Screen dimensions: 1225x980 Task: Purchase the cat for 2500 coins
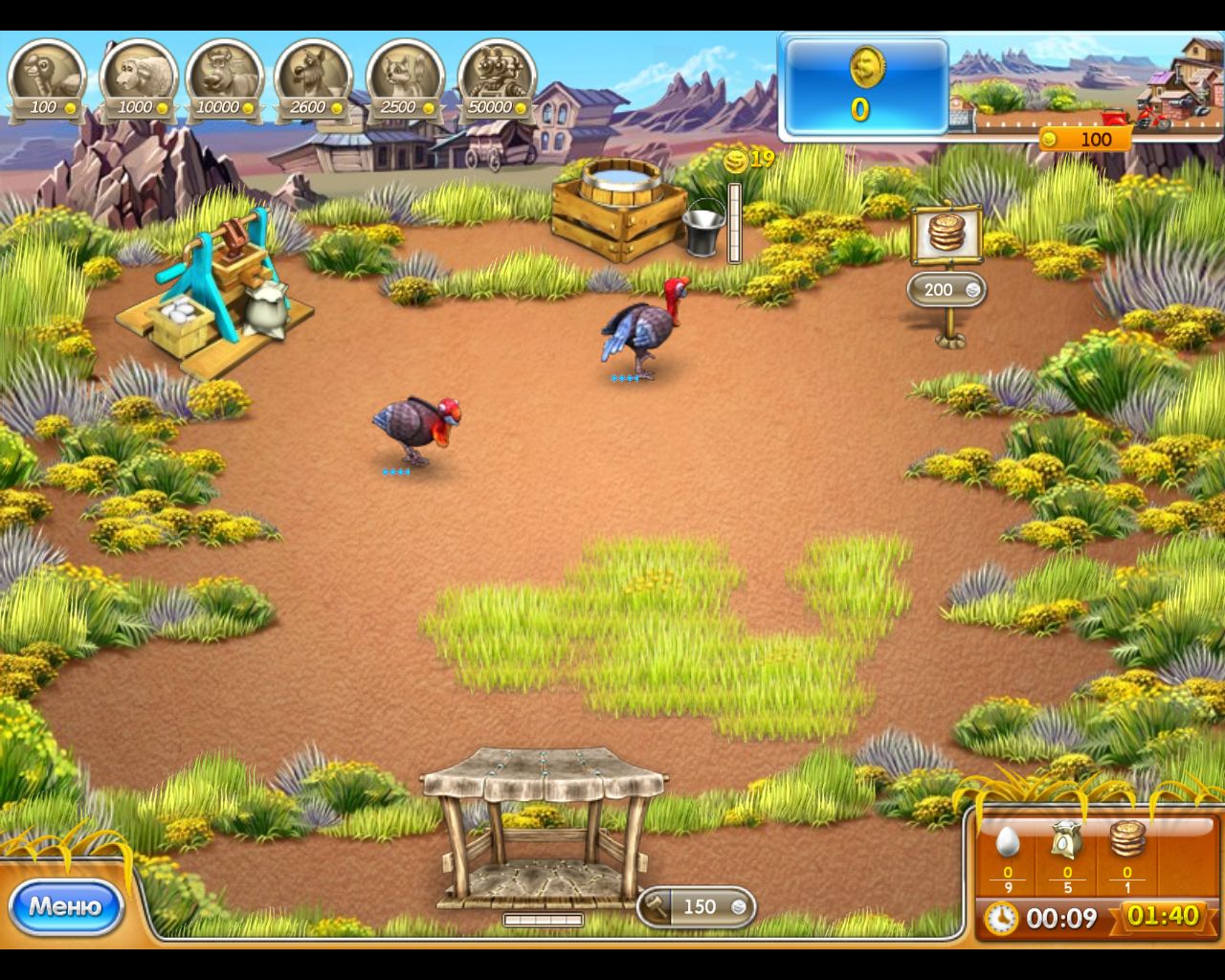coord(402,72)
